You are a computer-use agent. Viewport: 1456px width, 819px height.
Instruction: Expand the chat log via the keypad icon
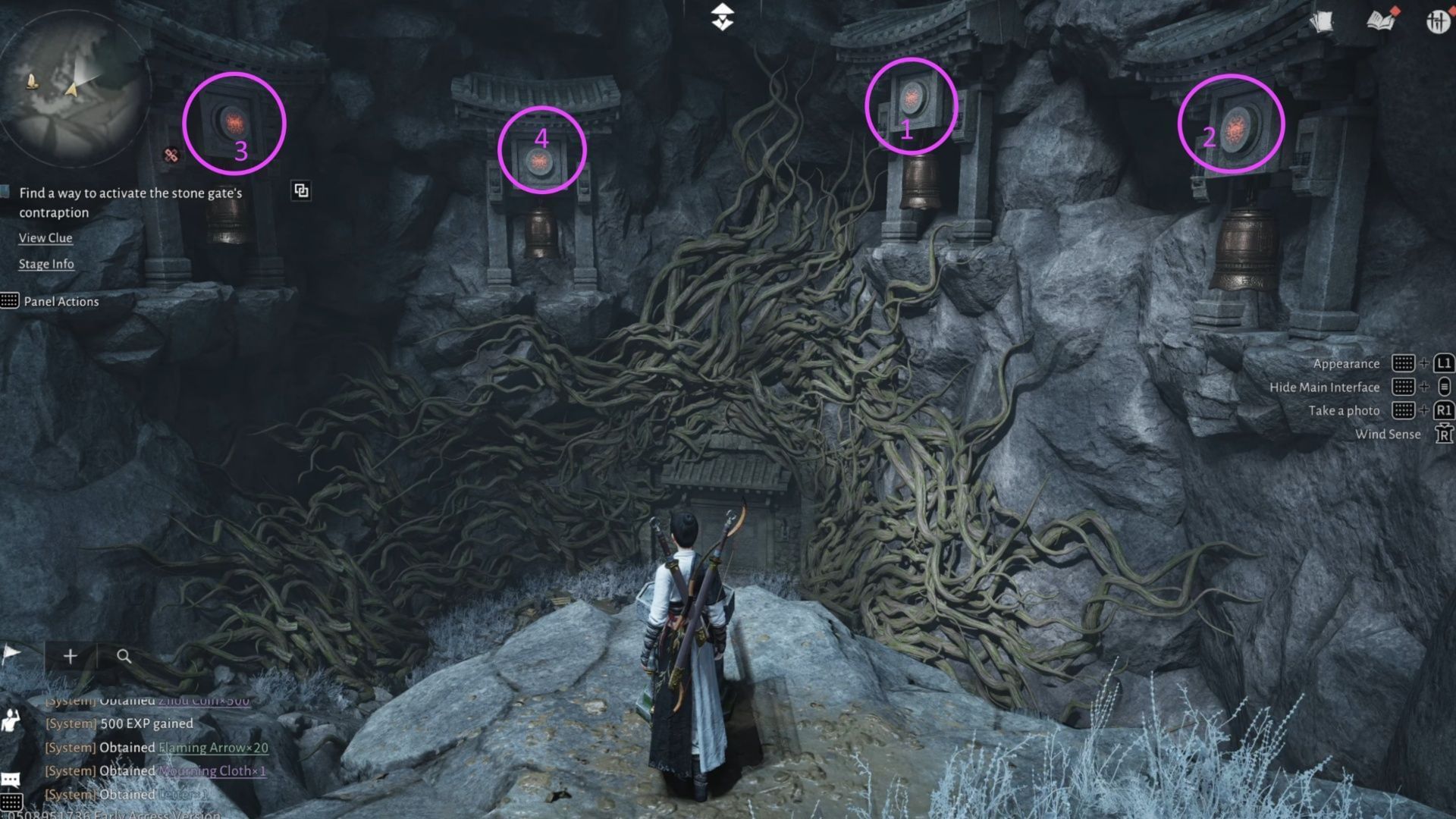(x=11, y=801)
